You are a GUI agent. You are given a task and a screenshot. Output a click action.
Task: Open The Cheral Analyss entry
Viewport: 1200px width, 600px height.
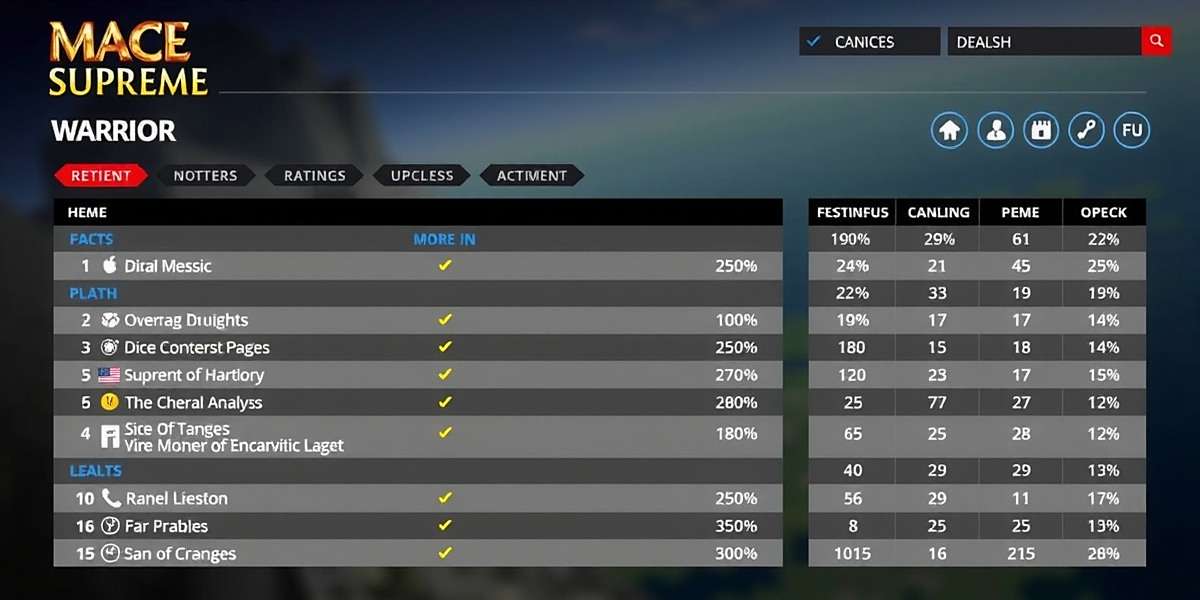[x=193, y=402]
